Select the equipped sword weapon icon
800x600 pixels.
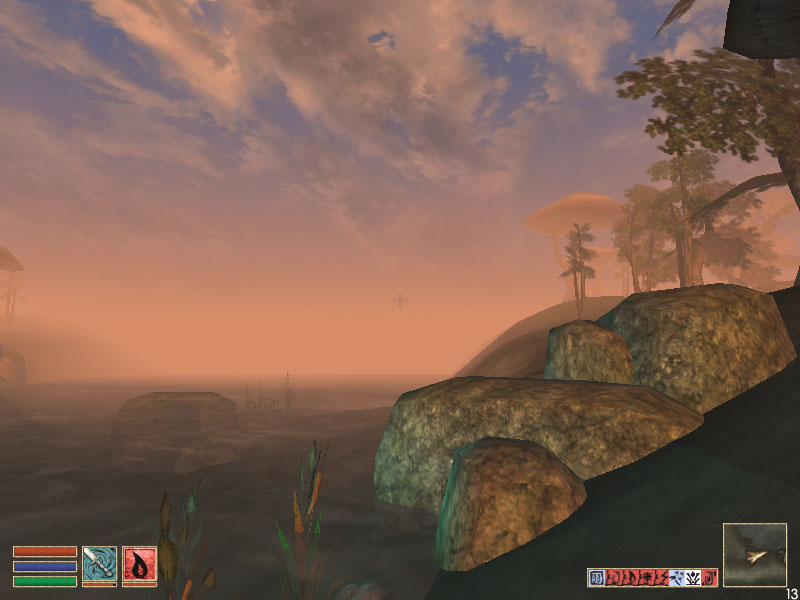click(100, 563)
